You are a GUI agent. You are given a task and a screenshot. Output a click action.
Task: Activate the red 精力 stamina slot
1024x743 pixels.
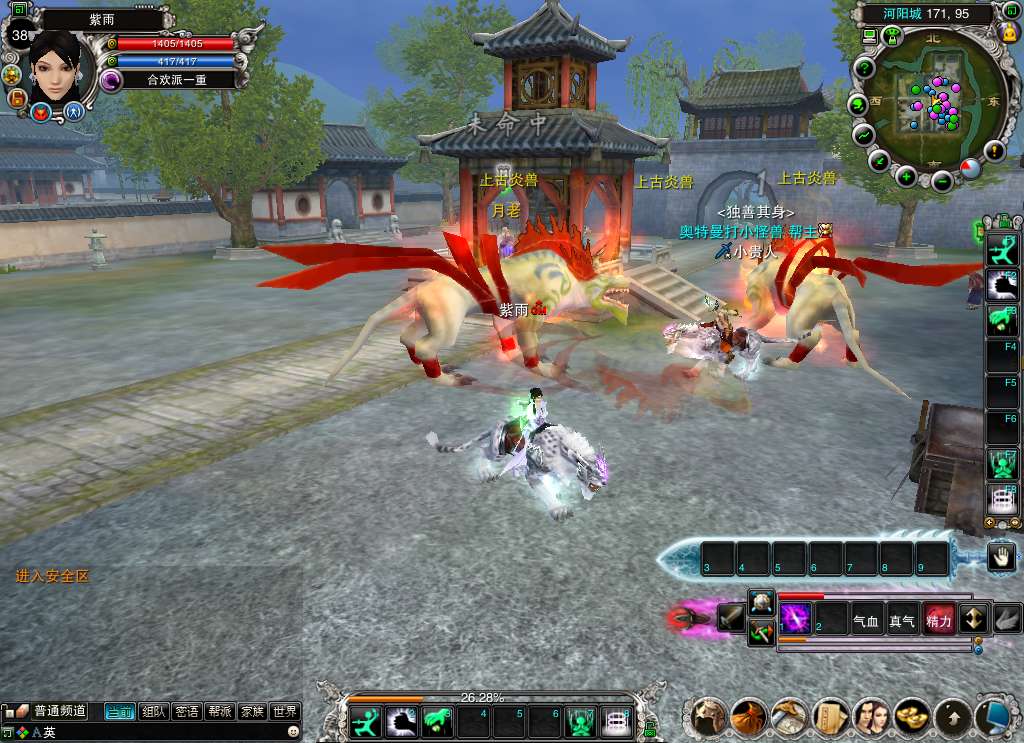tap(939, 620)
